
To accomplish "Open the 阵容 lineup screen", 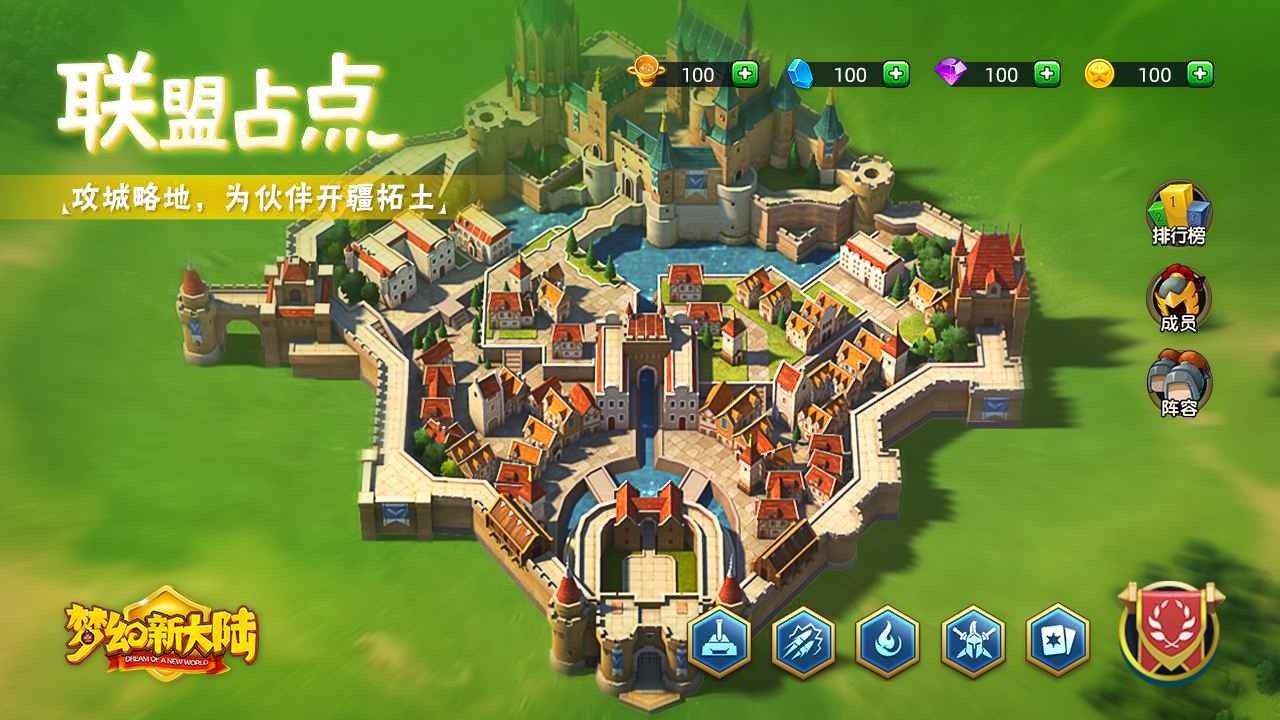I will point(1178,383).
